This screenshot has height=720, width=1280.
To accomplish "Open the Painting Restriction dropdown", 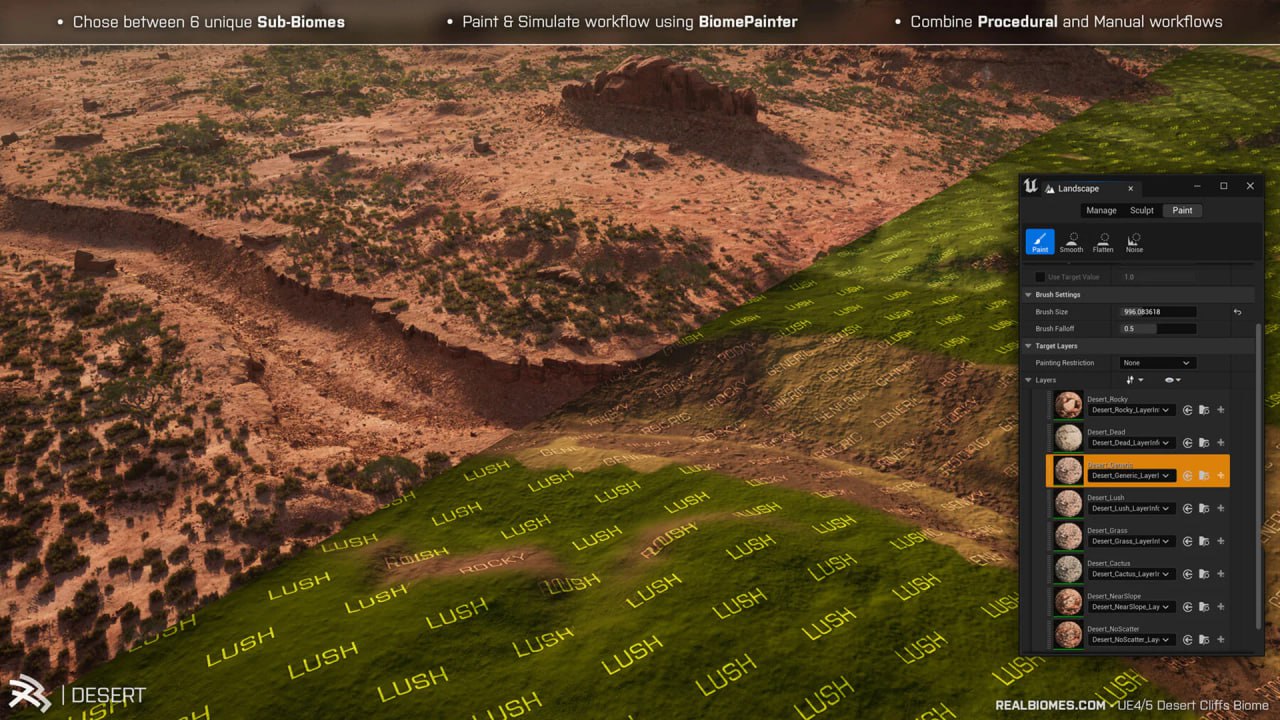I will click(1158, 363).
